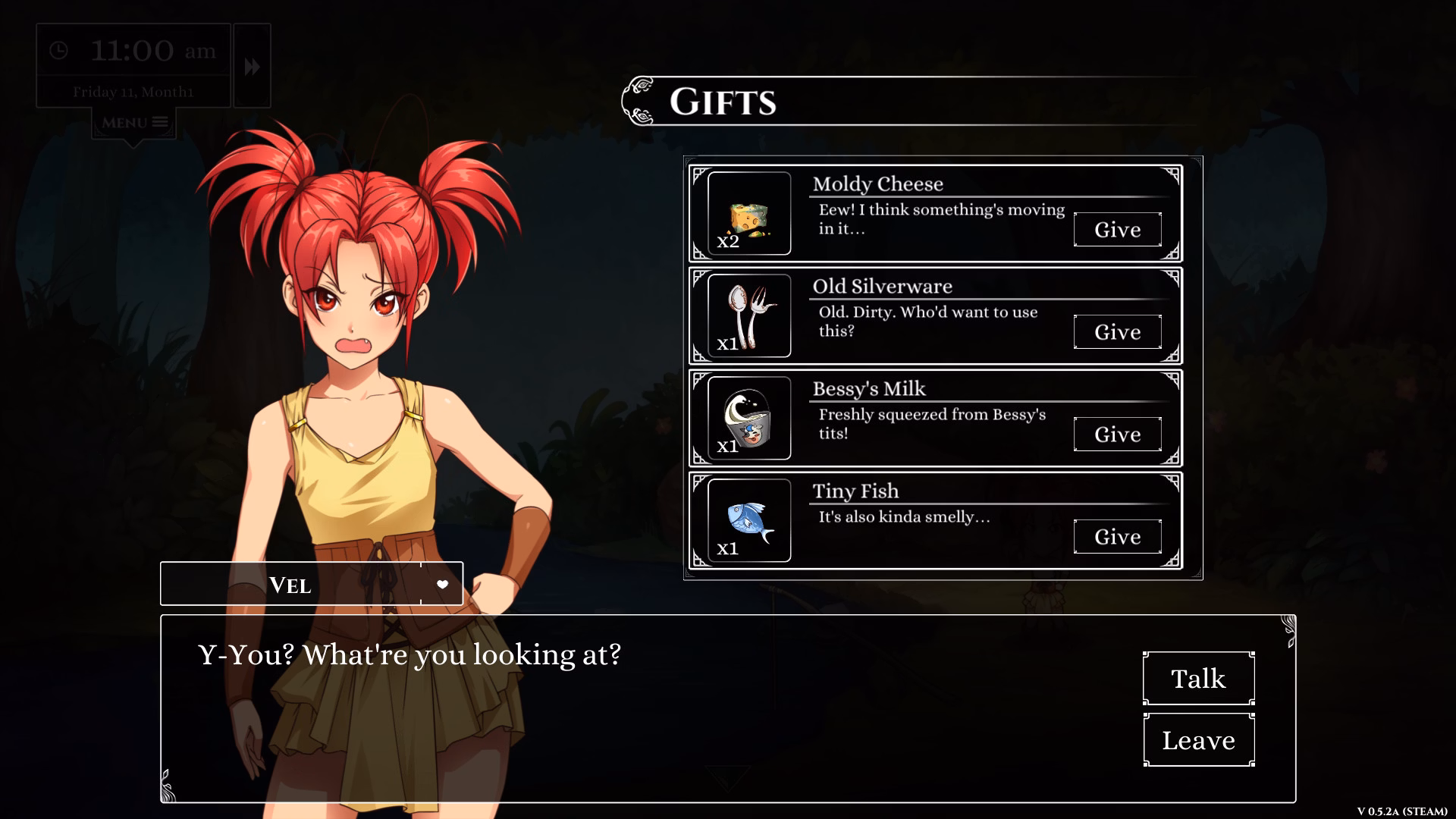The height and width of the screenshot is (819, 1456).
Task: Toggle fast-forward with the double-arrow button
Action: point(252,66)
